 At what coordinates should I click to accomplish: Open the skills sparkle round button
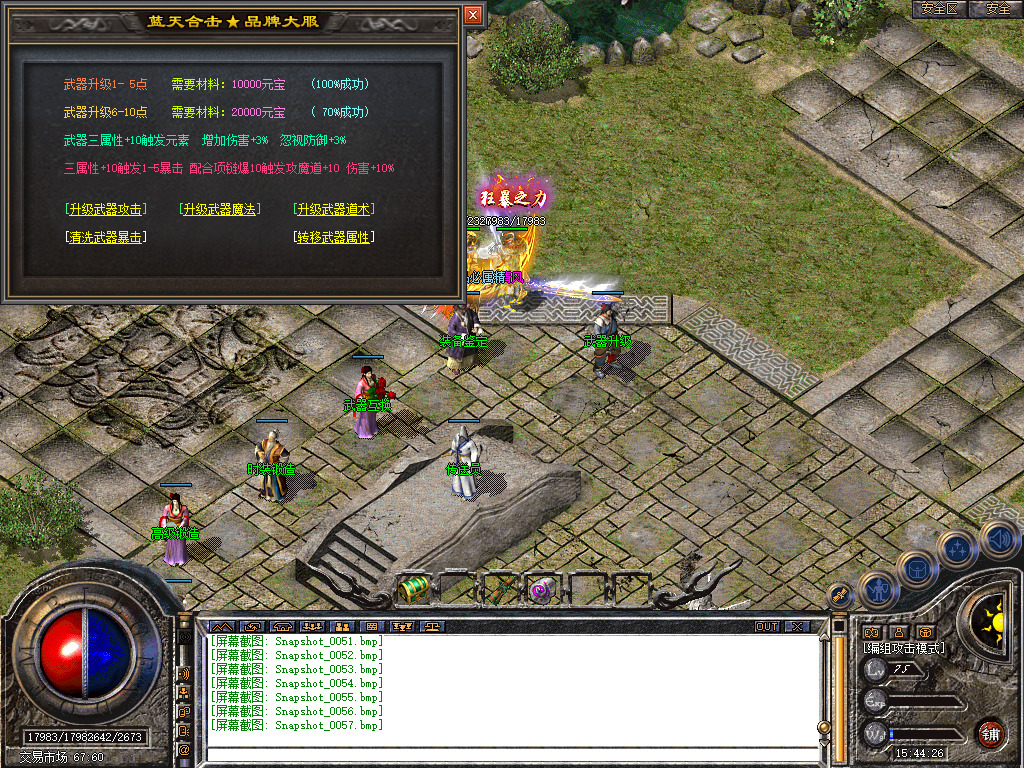pos(957,548)
